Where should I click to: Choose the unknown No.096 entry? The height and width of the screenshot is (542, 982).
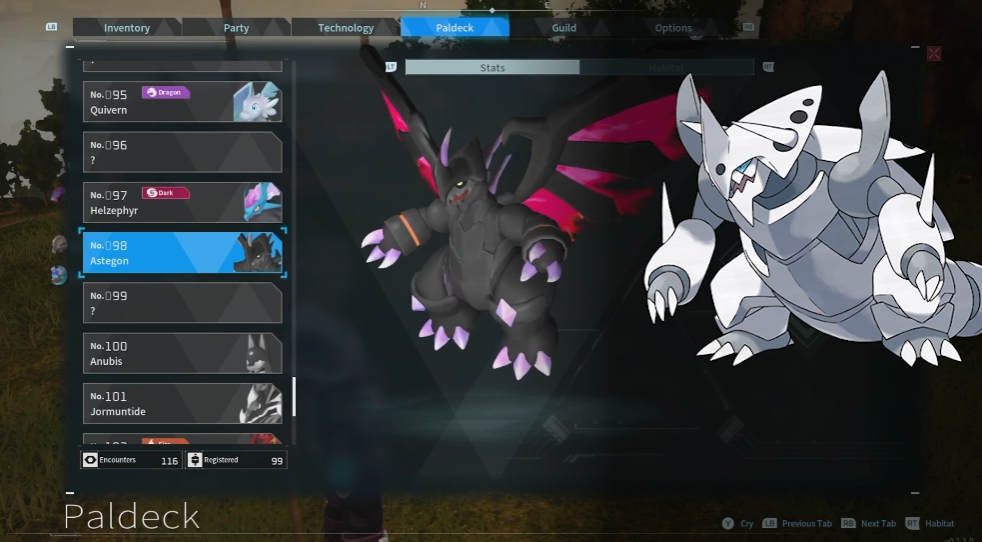tap(182, 152)
